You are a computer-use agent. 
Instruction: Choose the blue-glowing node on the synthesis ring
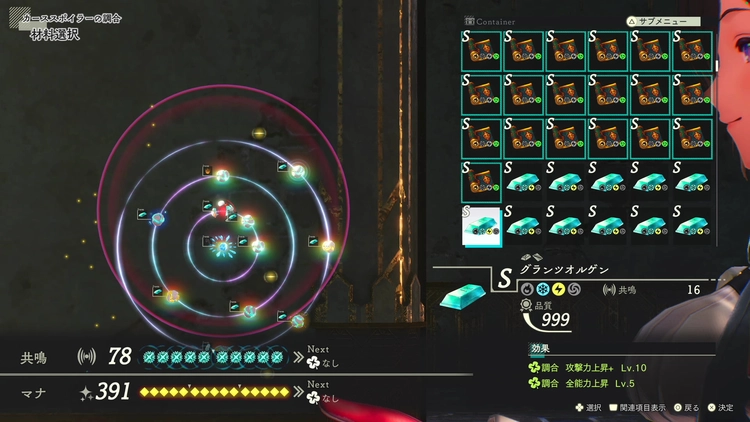click(x=159, y=217)
